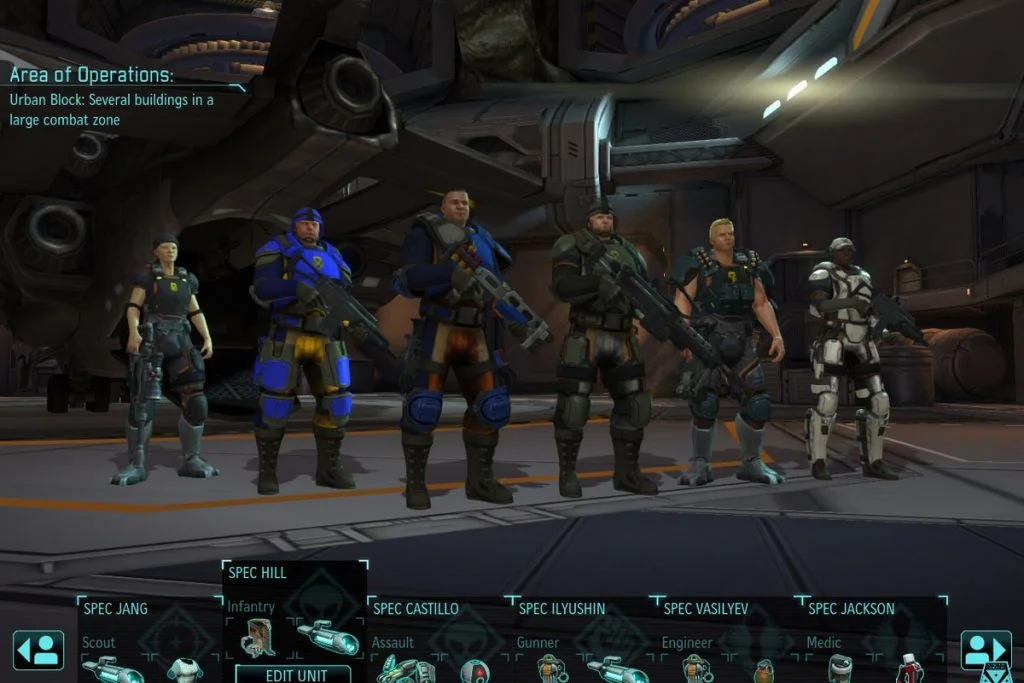Image resolution: width=1024 pixels, height=683 pixels.
Task: Open Spec Castillo's round red-eyed device slot
Action: [x=474, y=669]
